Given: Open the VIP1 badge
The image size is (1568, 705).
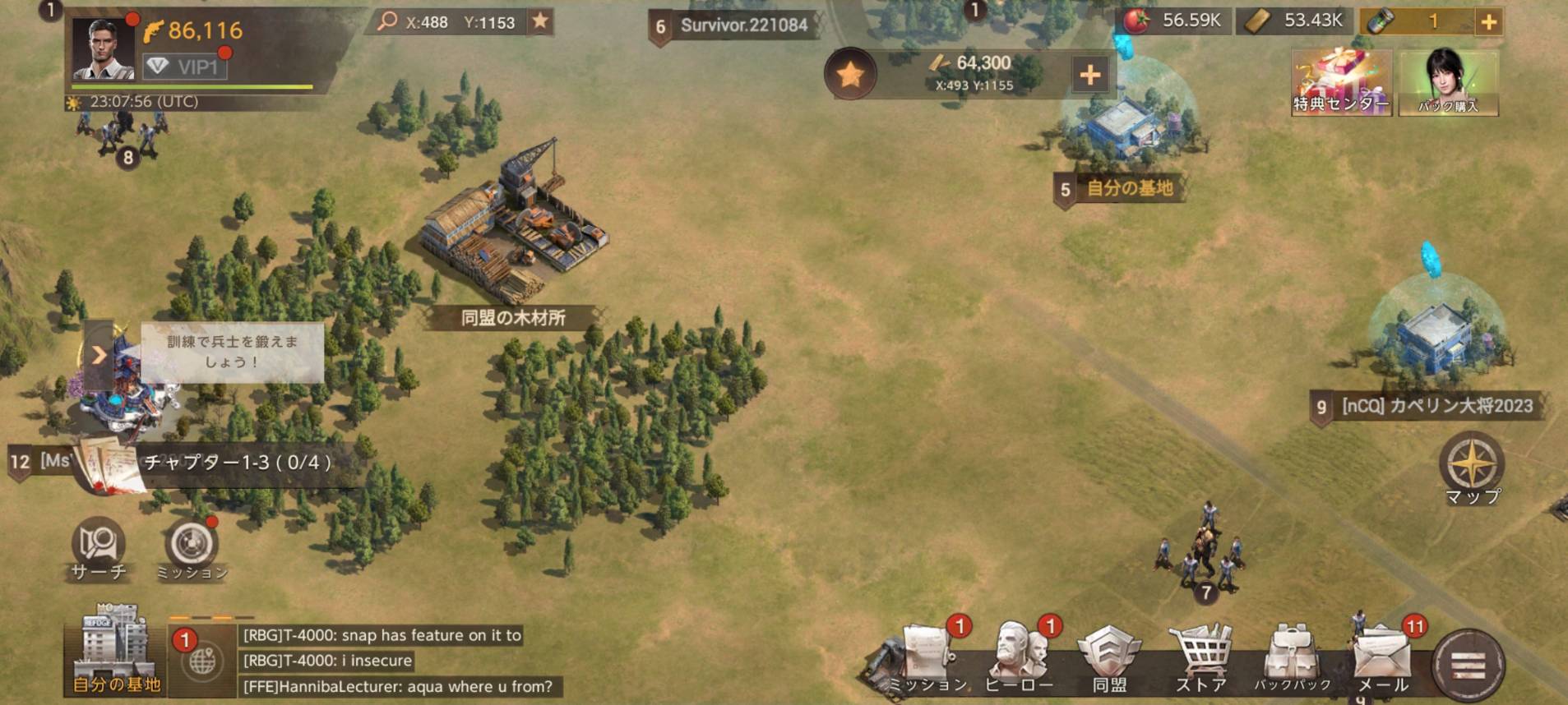Looking at the screenshot, I should pyautogui.click(x=185, y=67).
